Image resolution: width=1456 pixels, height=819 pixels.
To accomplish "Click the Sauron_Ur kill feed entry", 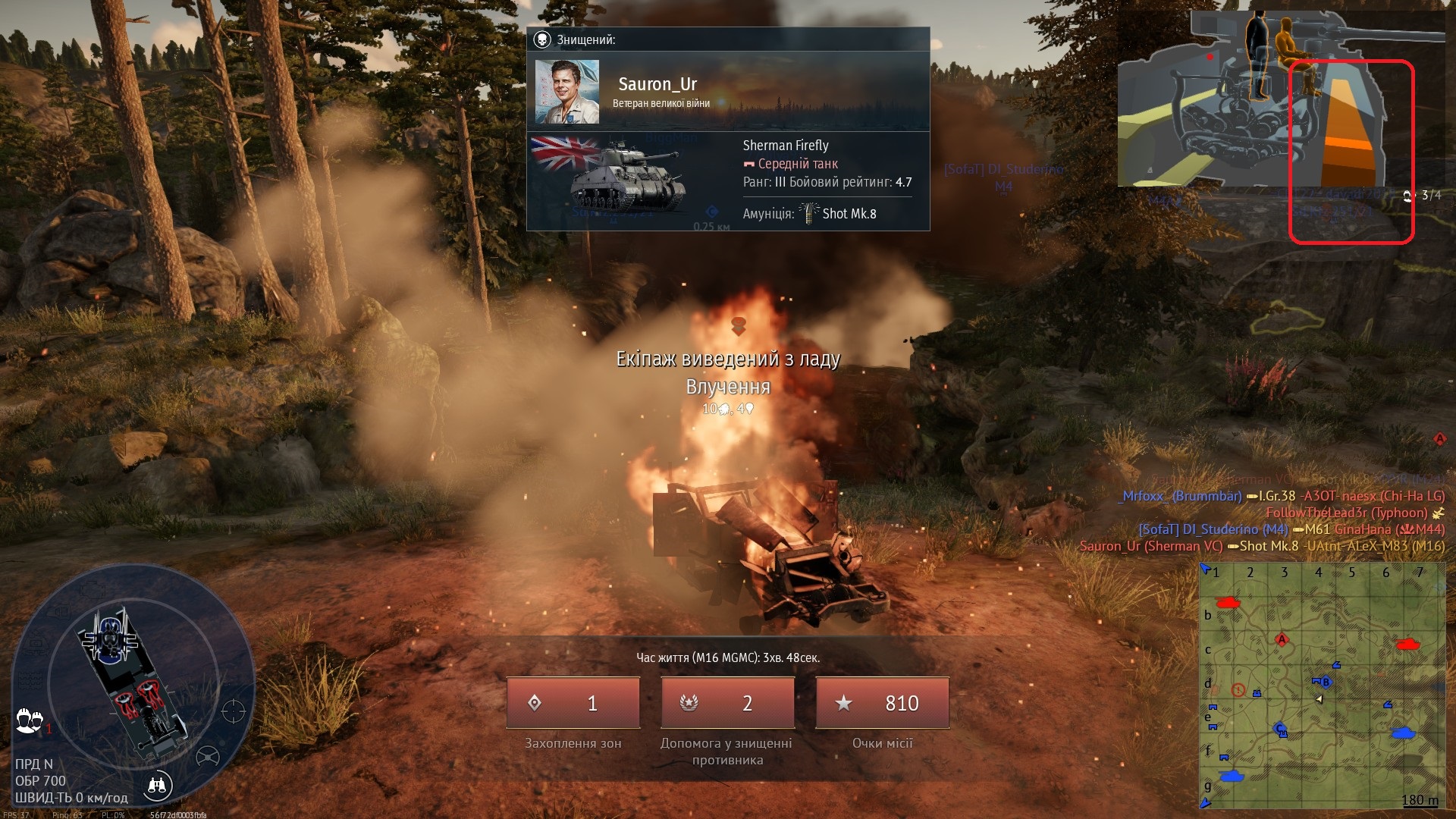I will pos(1262,546).
